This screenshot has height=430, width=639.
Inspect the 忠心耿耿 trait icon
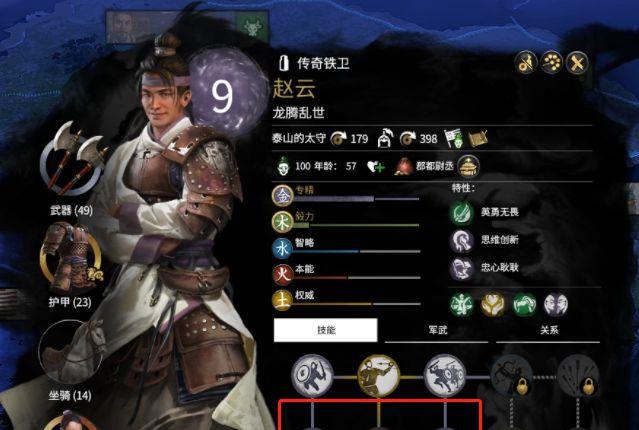[x=462, y=267]
